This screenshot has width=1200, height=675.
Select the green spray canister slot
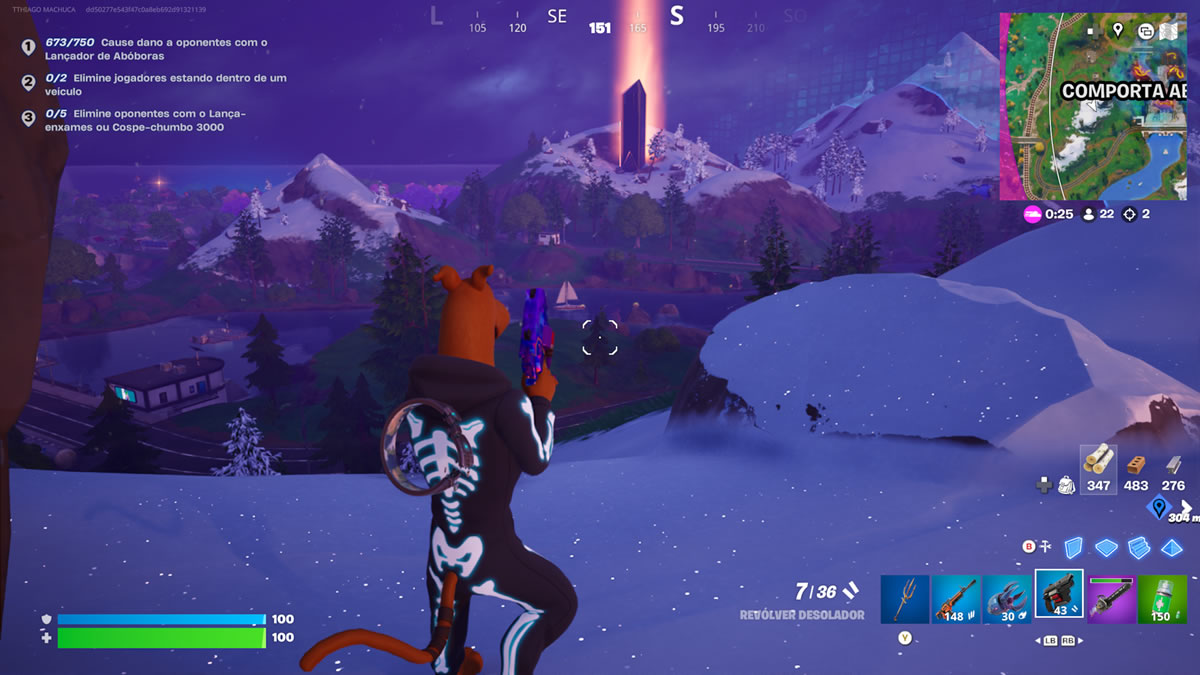click(x=1163, y=599)
